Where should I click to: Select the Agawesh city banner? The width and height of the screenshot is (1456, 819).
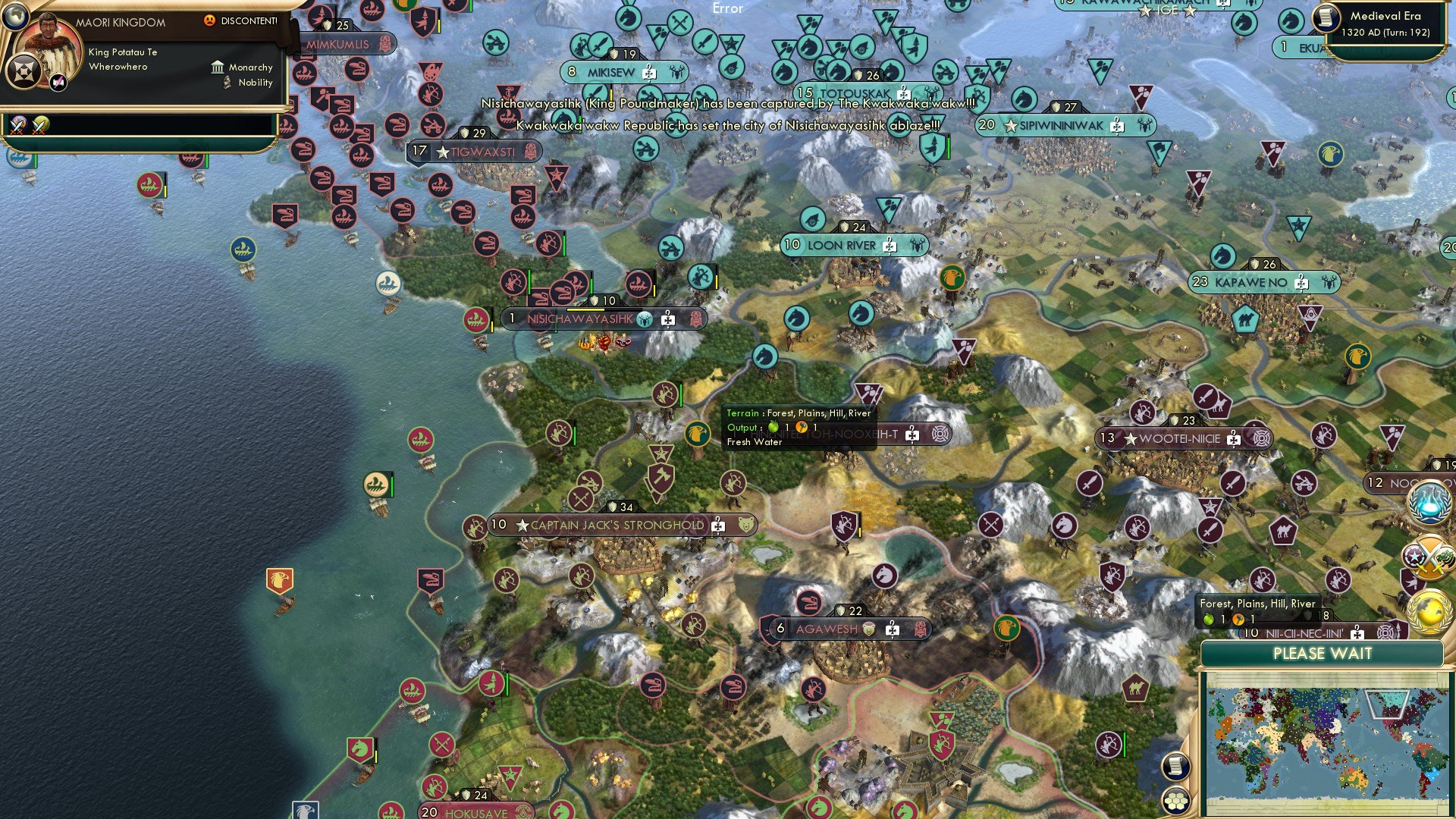pos(826,629)
